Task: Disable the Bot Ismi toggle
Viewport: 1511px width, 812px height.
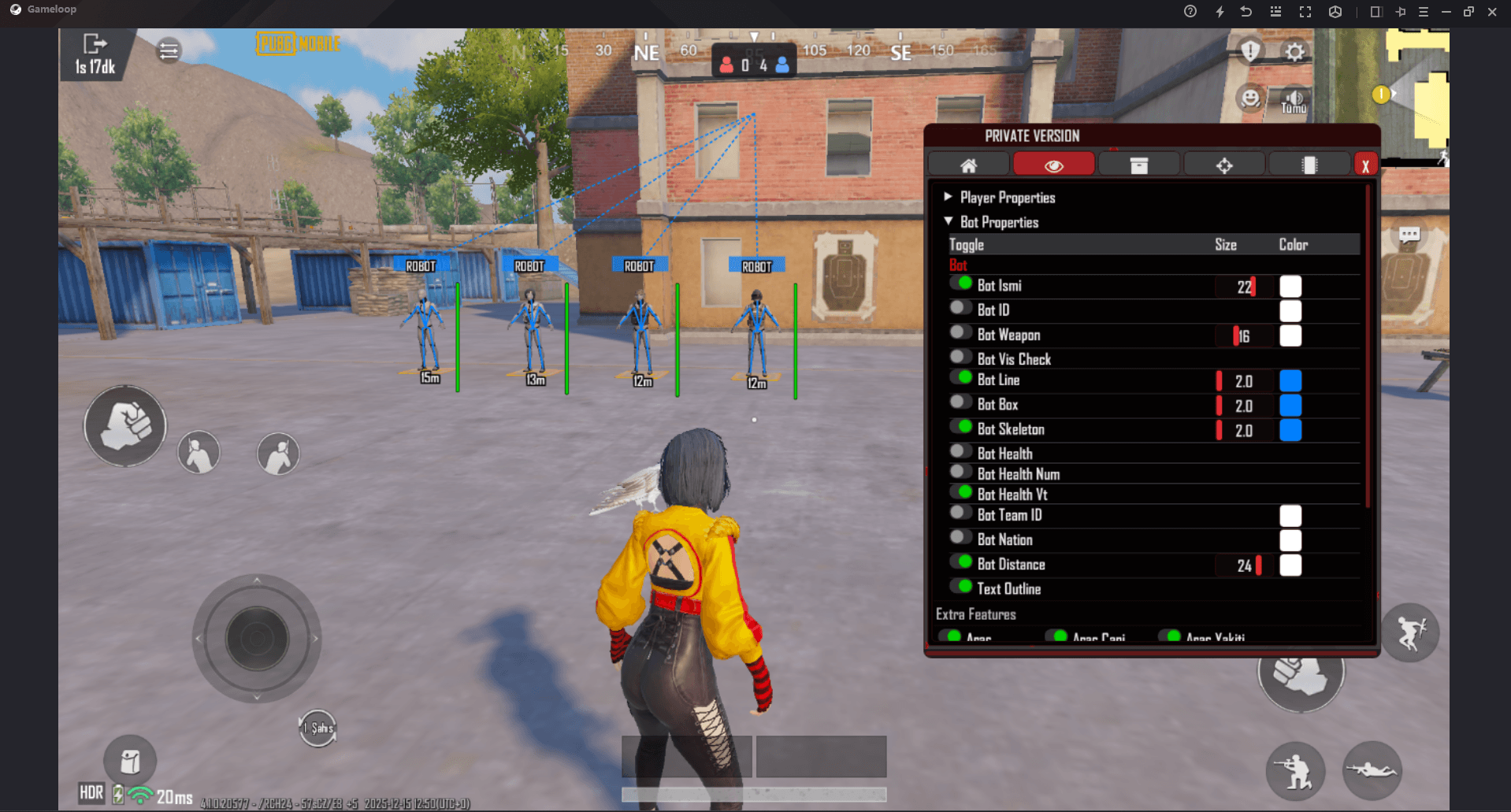Action: coord(962,283)
